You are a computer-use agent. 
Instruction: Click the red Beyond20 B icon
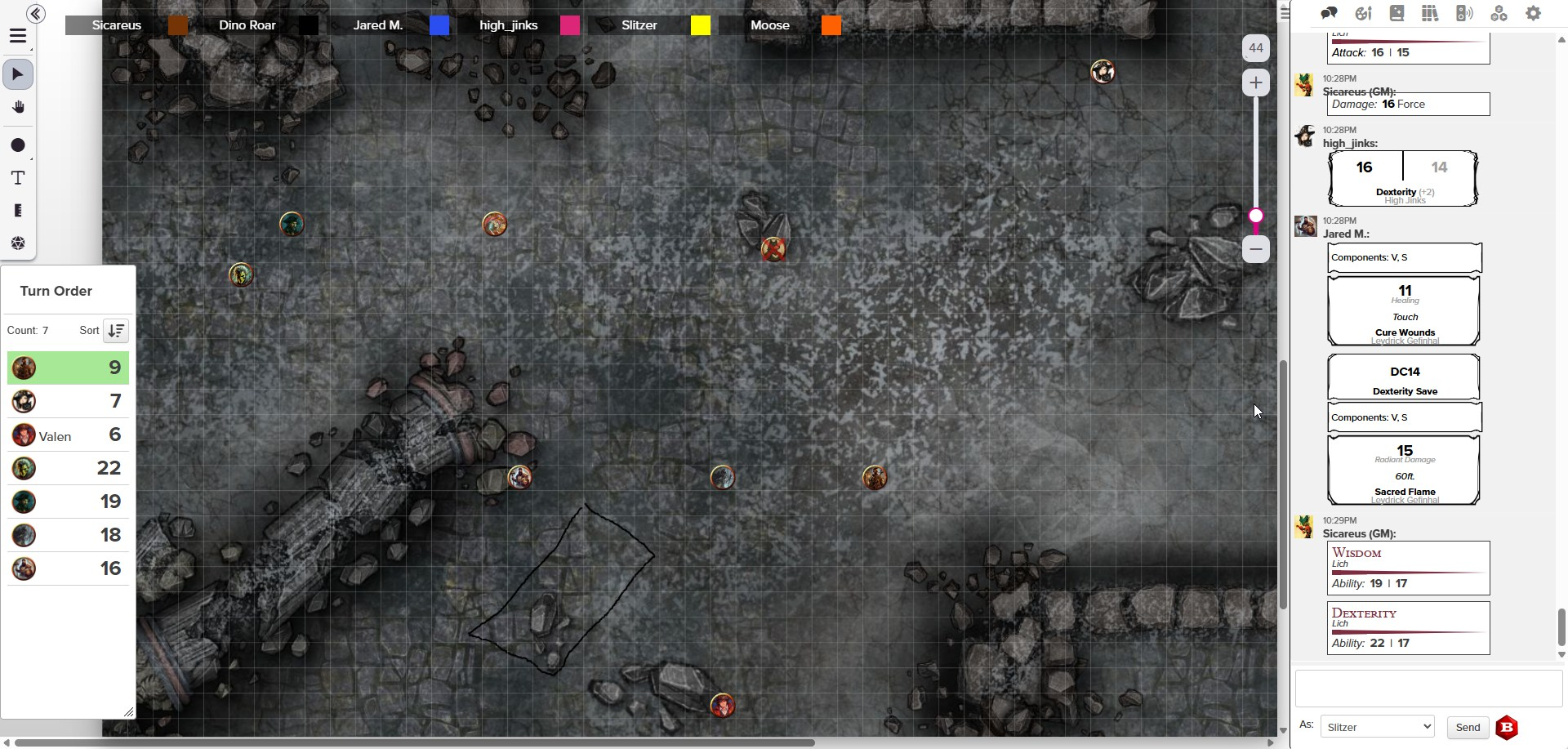tap(1507, 727)
